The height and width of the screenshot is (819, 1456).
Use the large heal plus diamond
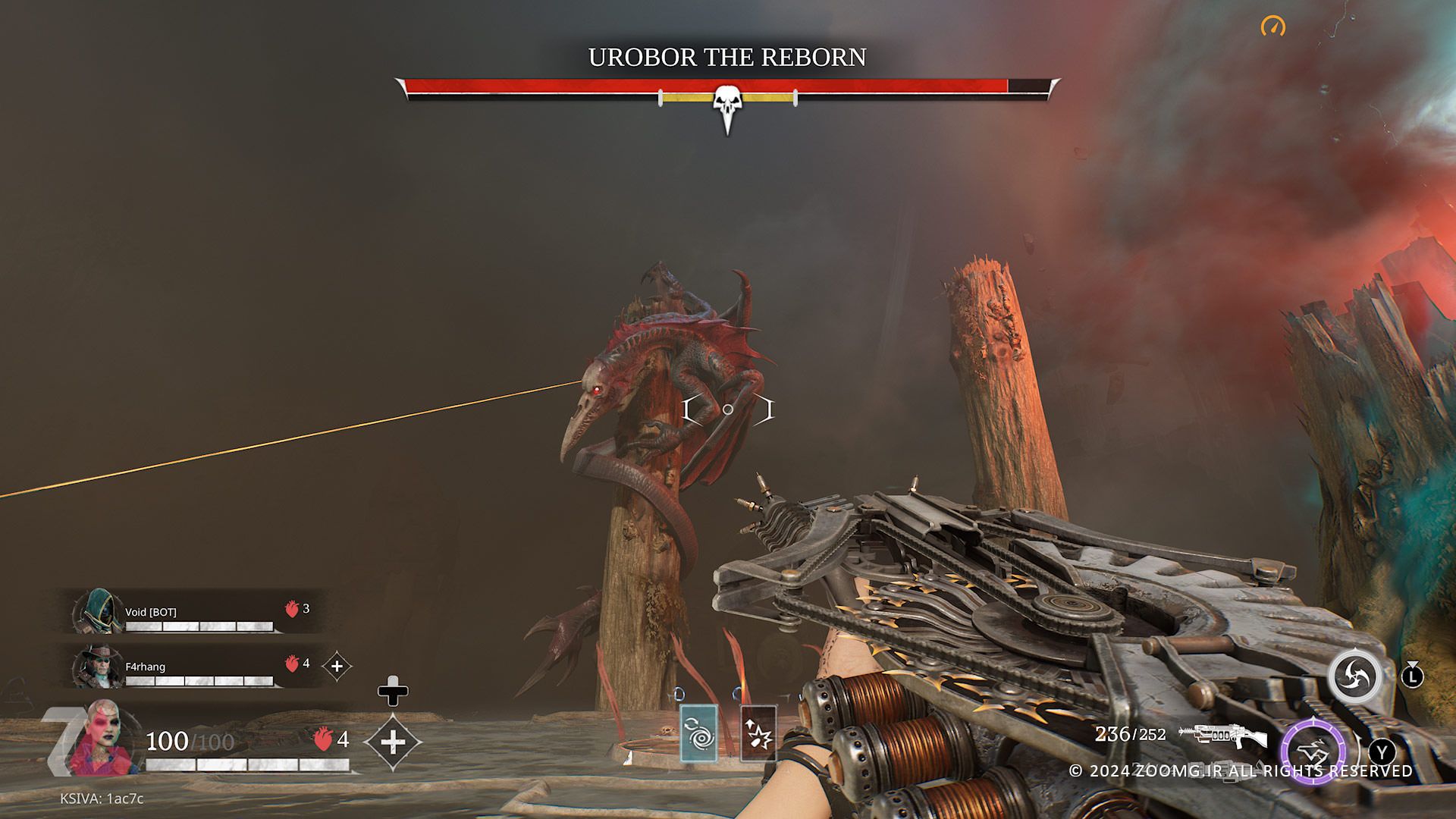(392, 742)
